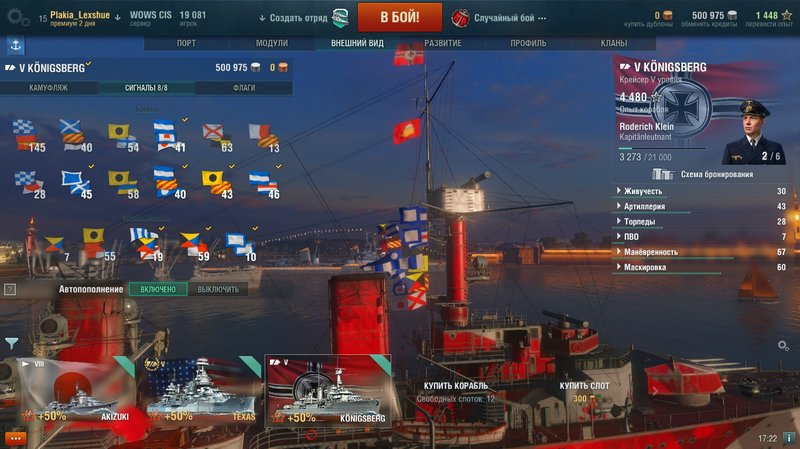Turn auto-resupply on with Включено
Image resolution: width=800 pixels, height=449 pixels.
point(157,289)
